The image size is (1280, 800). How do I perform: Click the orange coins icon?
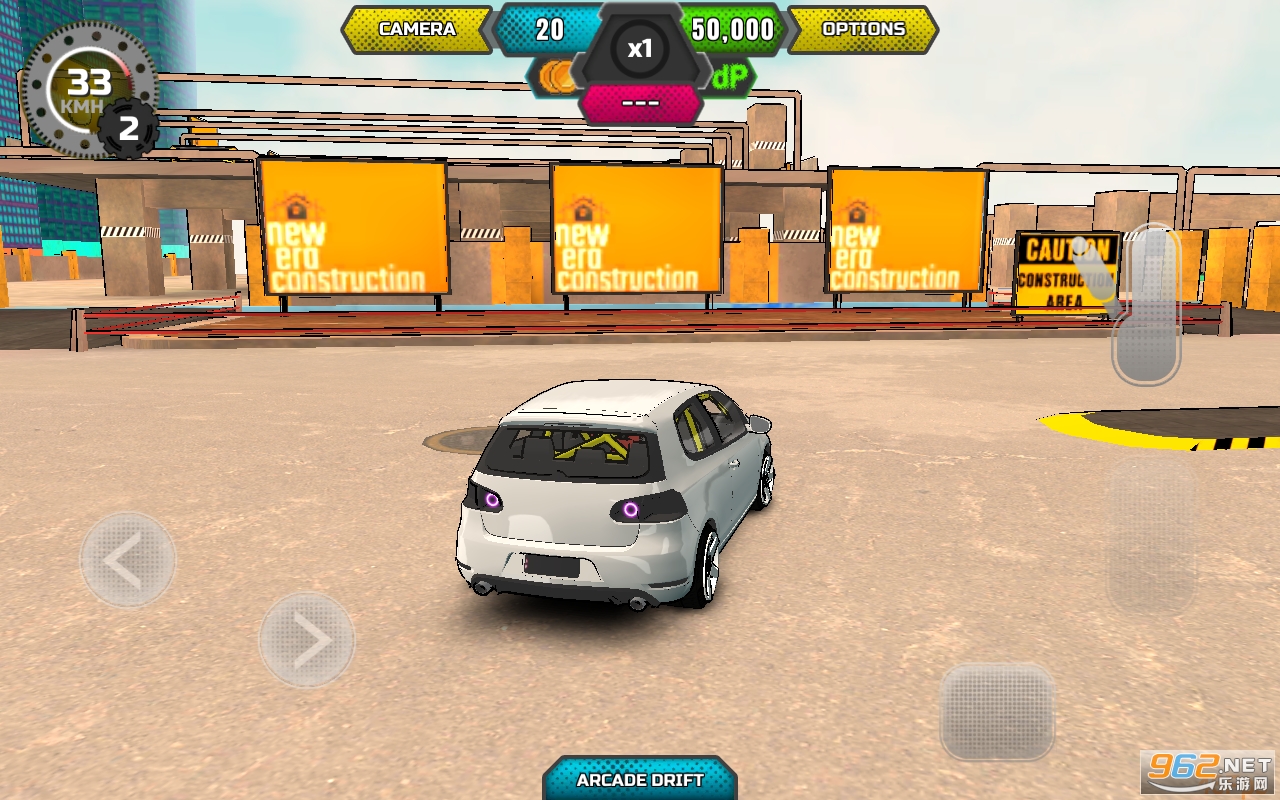pos(558,77)
